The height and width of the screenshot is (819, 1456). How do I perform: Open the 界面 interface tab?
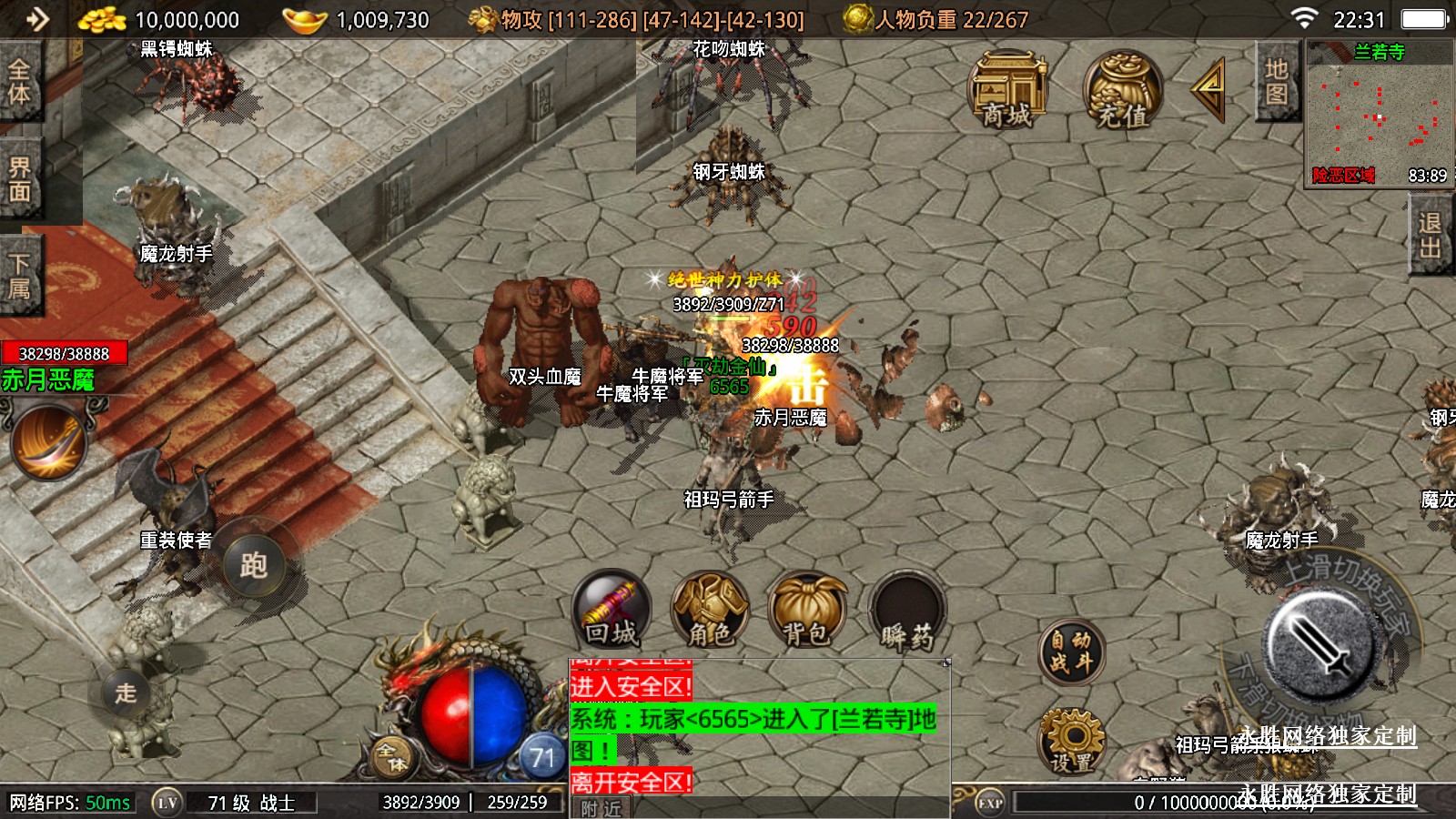[x=20, y=179]
